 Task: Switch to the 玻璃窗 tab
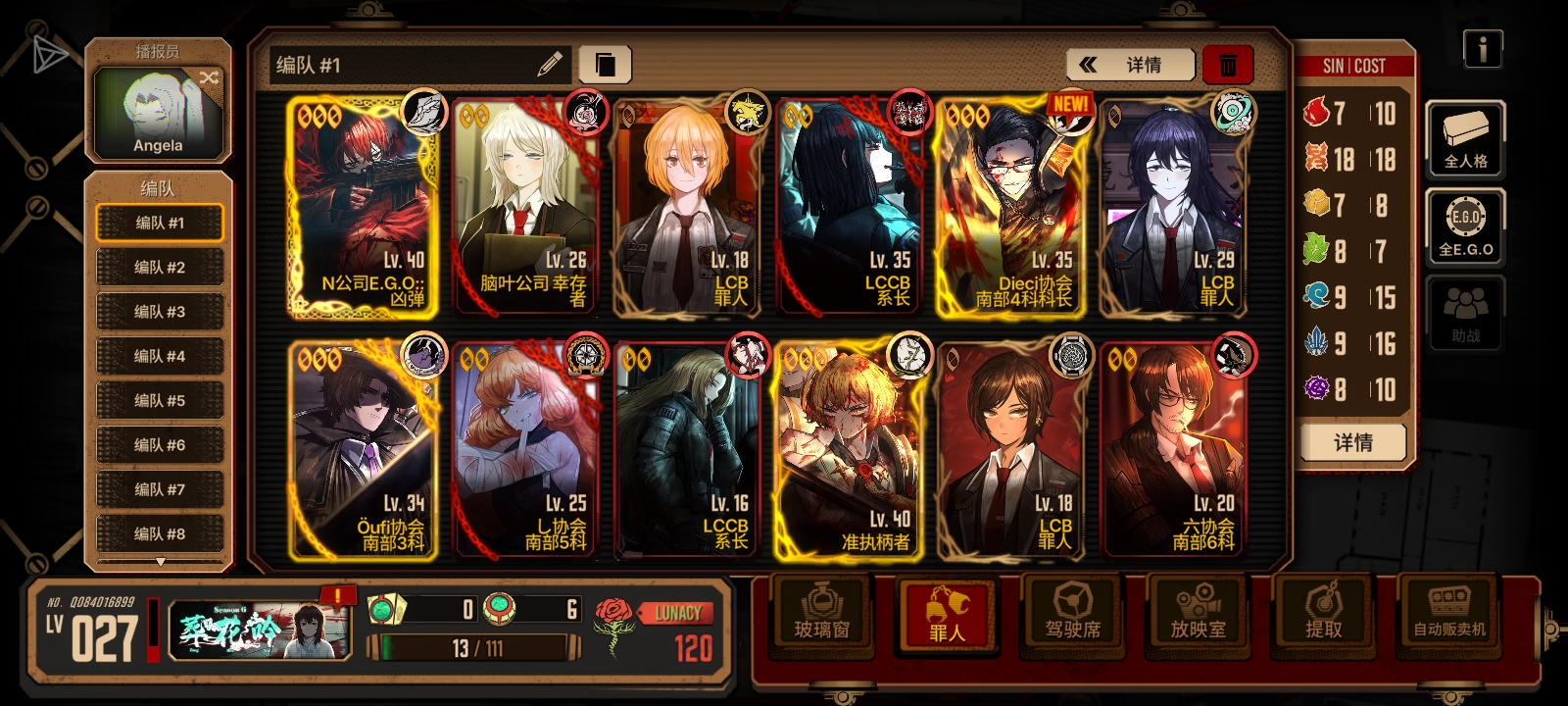(821, 618)
